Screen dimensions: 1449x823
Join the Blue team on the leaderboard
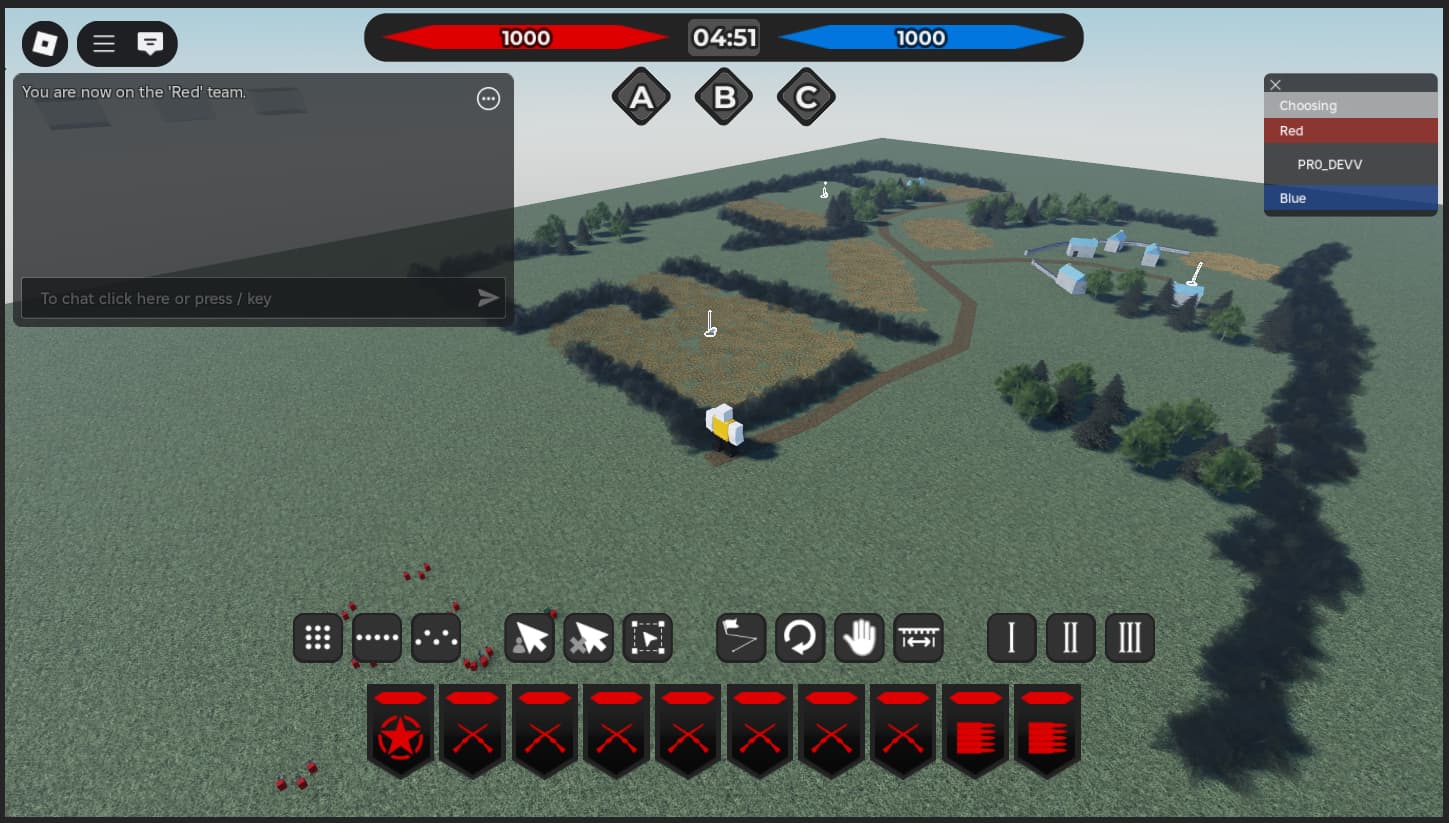click(1350, 198)
